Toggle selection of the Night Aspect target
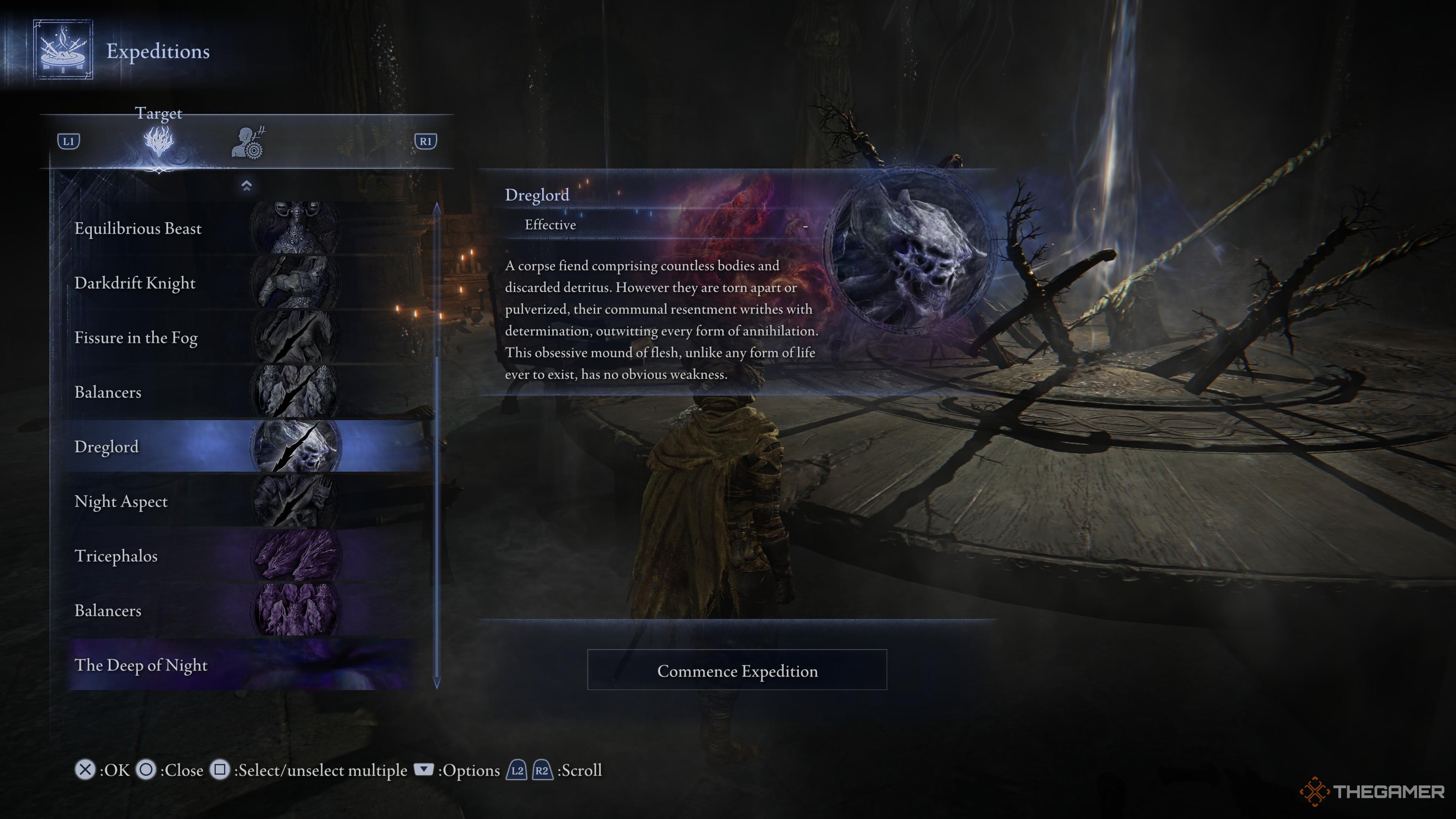Image resolution: width=1456 pixels, height=819 pixels. (x=121, y=501)
